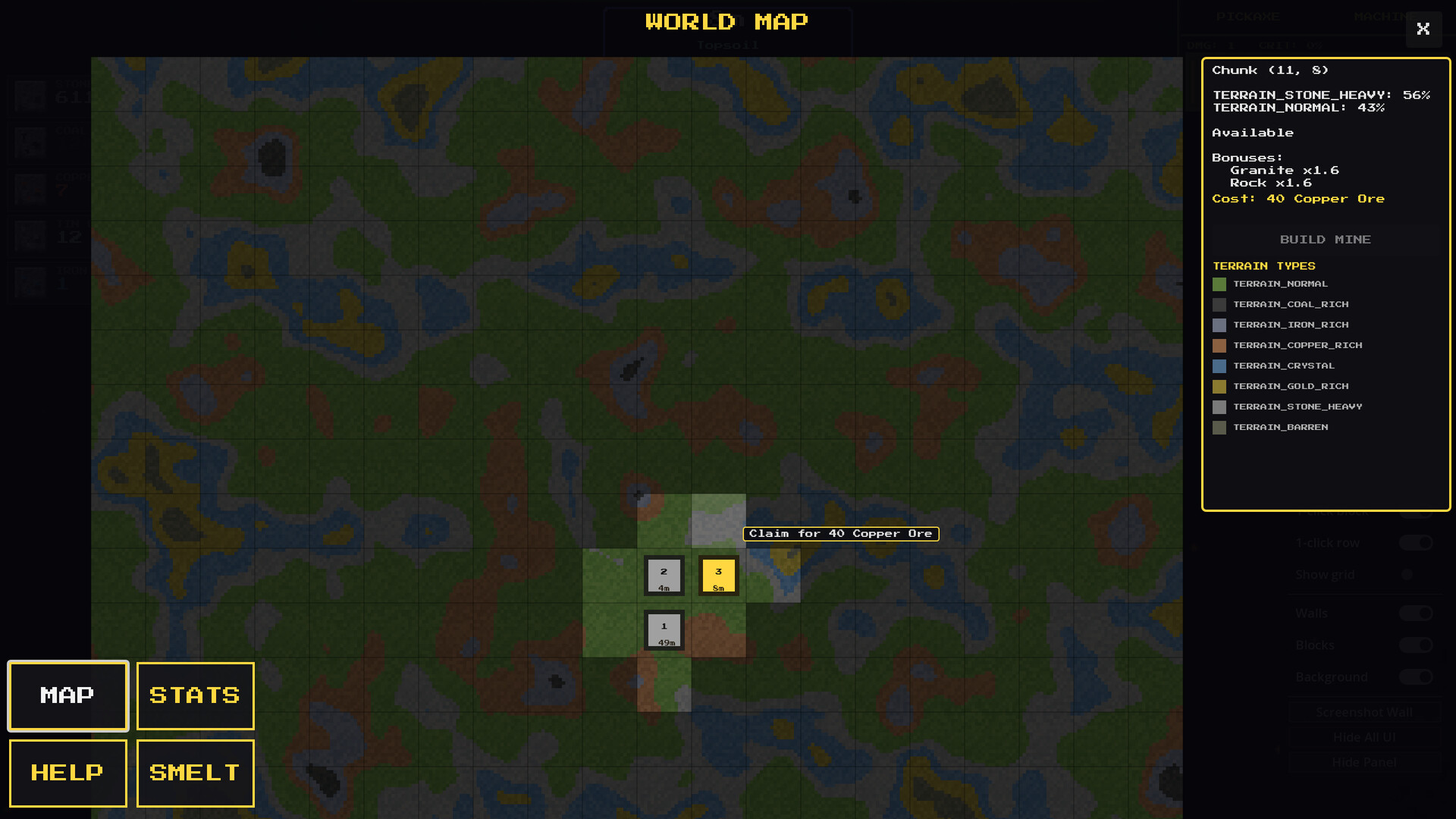Click mine 2 with the 4m timer
This screenshot has height=819, width=1456.
point(664,576)
